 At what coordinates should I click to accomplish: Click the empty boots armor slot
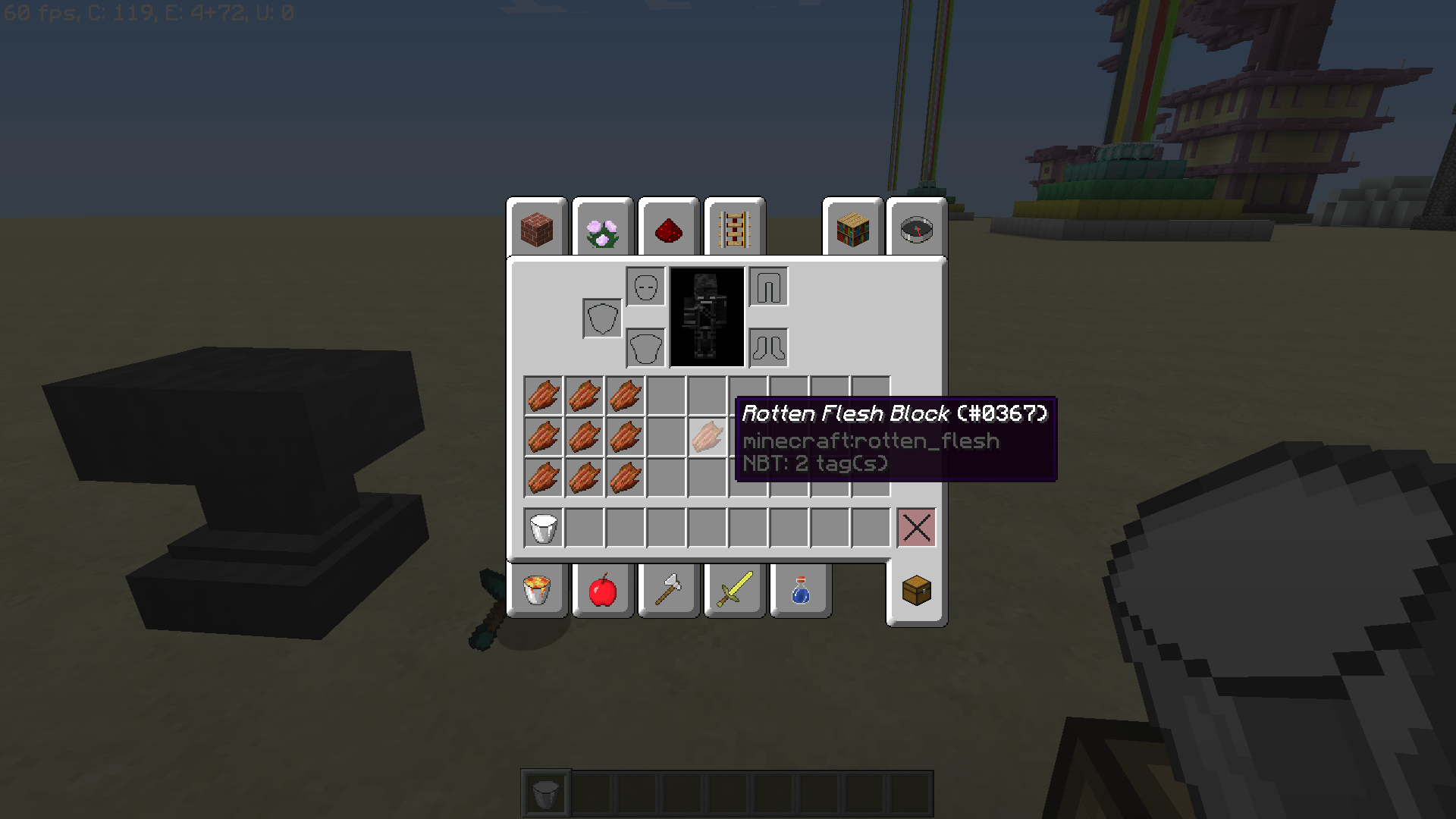pyautogui.click(x=768, y=347)
